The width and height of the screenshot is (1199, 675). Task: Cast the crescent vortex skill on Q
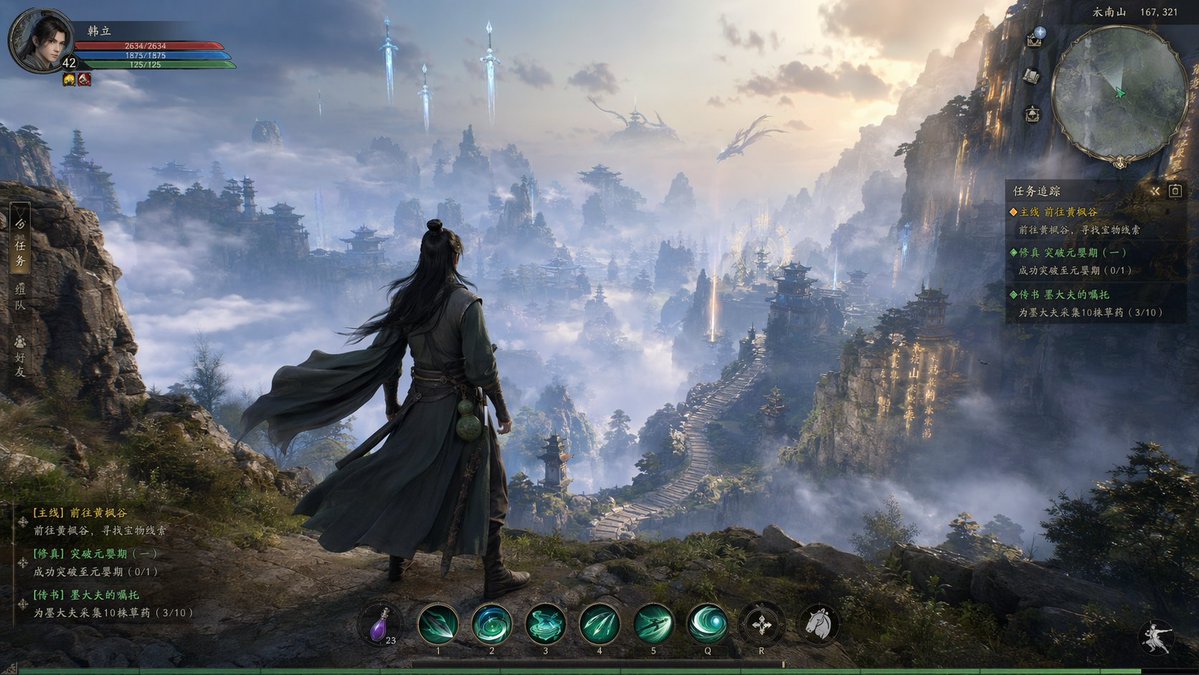tap(708, 623)
